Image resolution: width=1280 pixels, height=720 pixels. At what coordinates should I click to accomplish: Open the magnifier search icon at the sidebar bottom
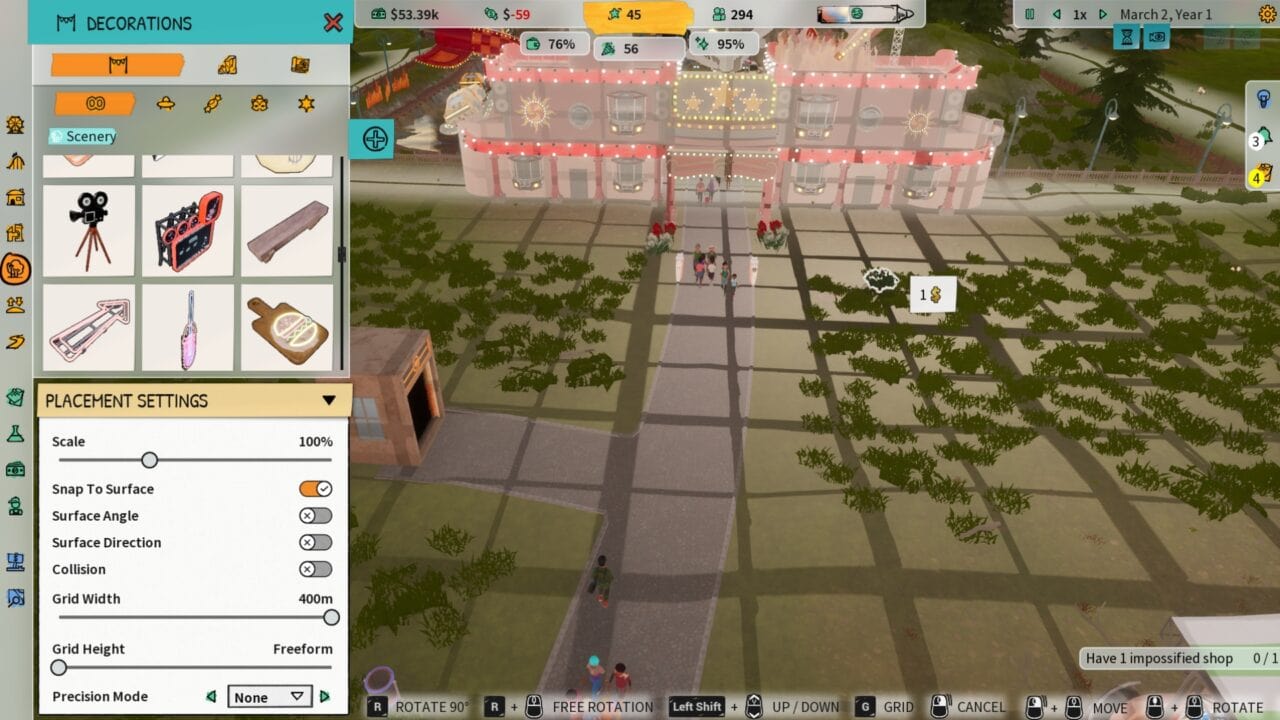click(x=15, y=598)
